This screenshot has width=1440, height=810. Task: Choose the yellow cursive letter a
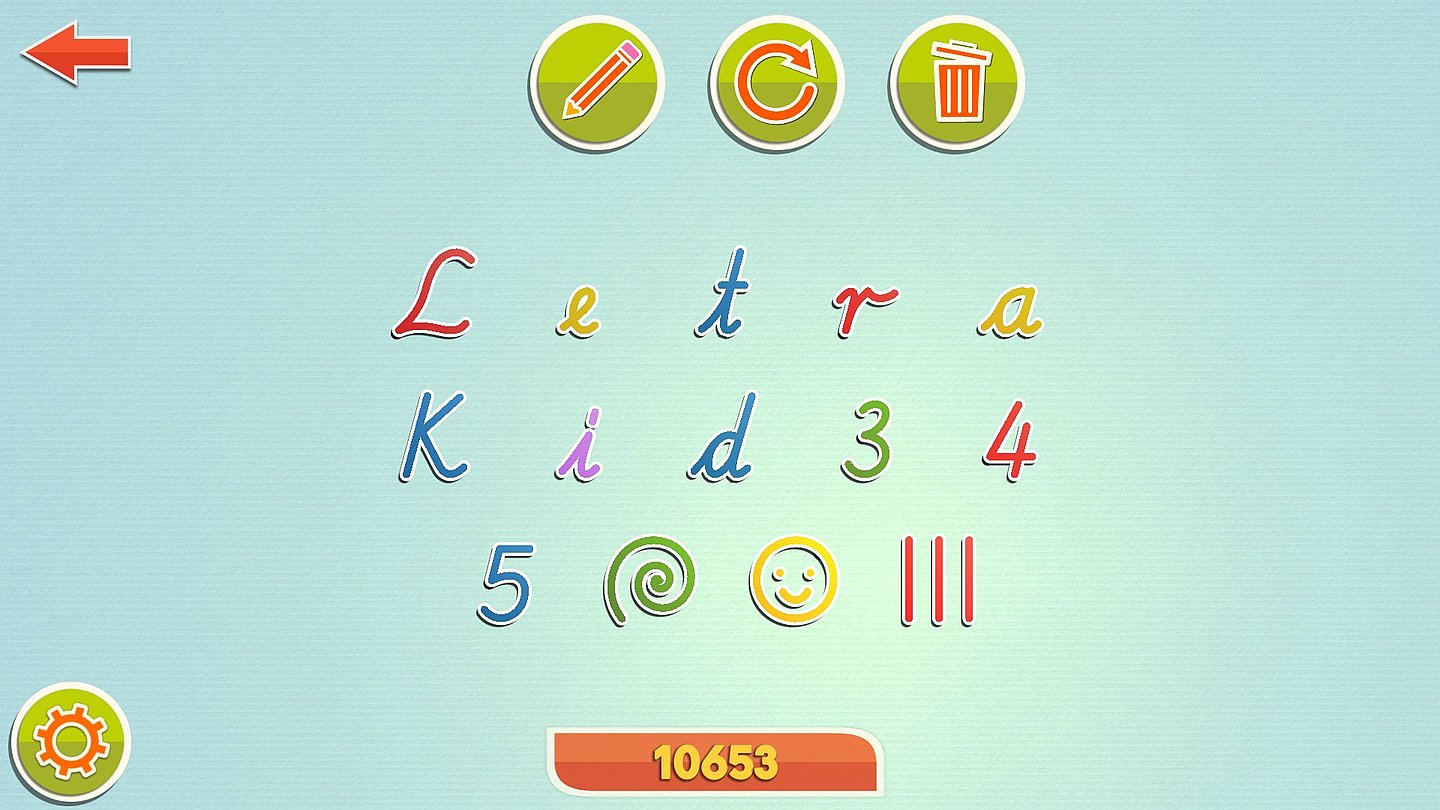coord(1010,312)
